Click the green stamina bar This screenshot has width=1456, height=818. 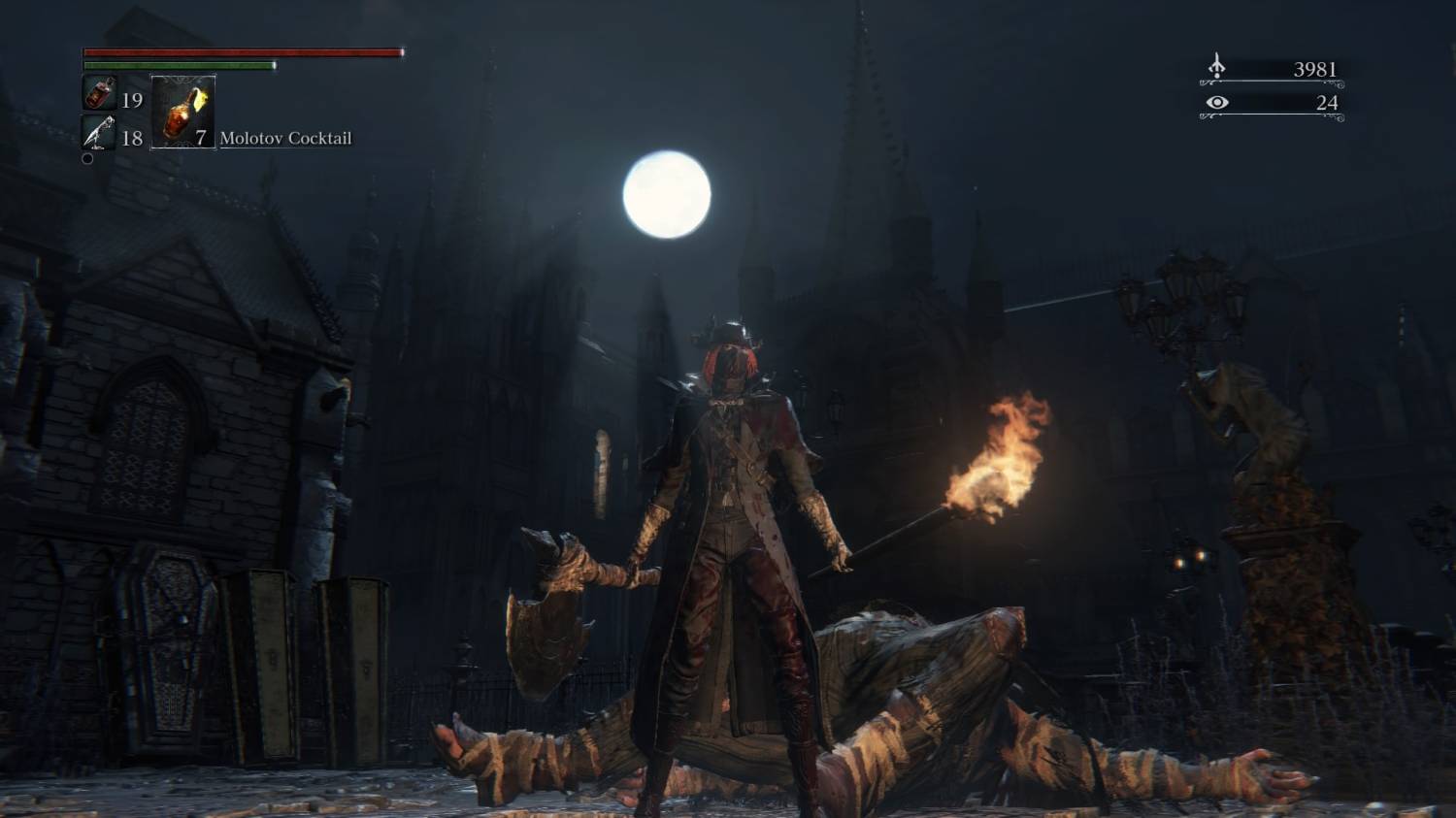click(x=175, y=66)
